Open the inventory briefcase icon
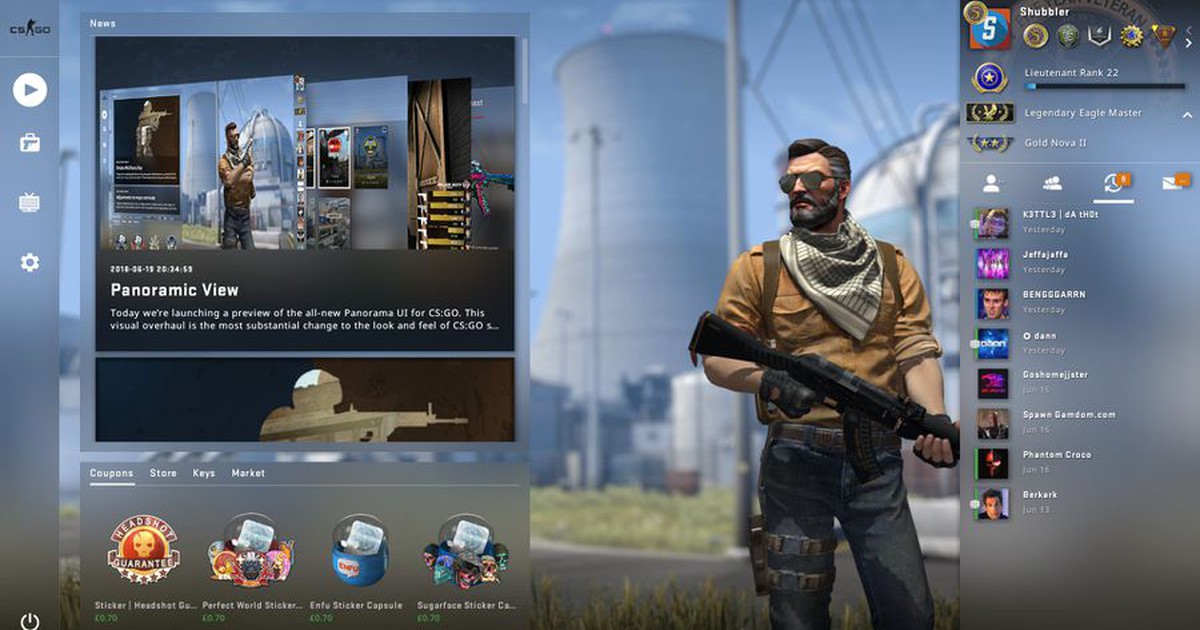Screen dimensions: 1200x630 (x=30, y=143)
